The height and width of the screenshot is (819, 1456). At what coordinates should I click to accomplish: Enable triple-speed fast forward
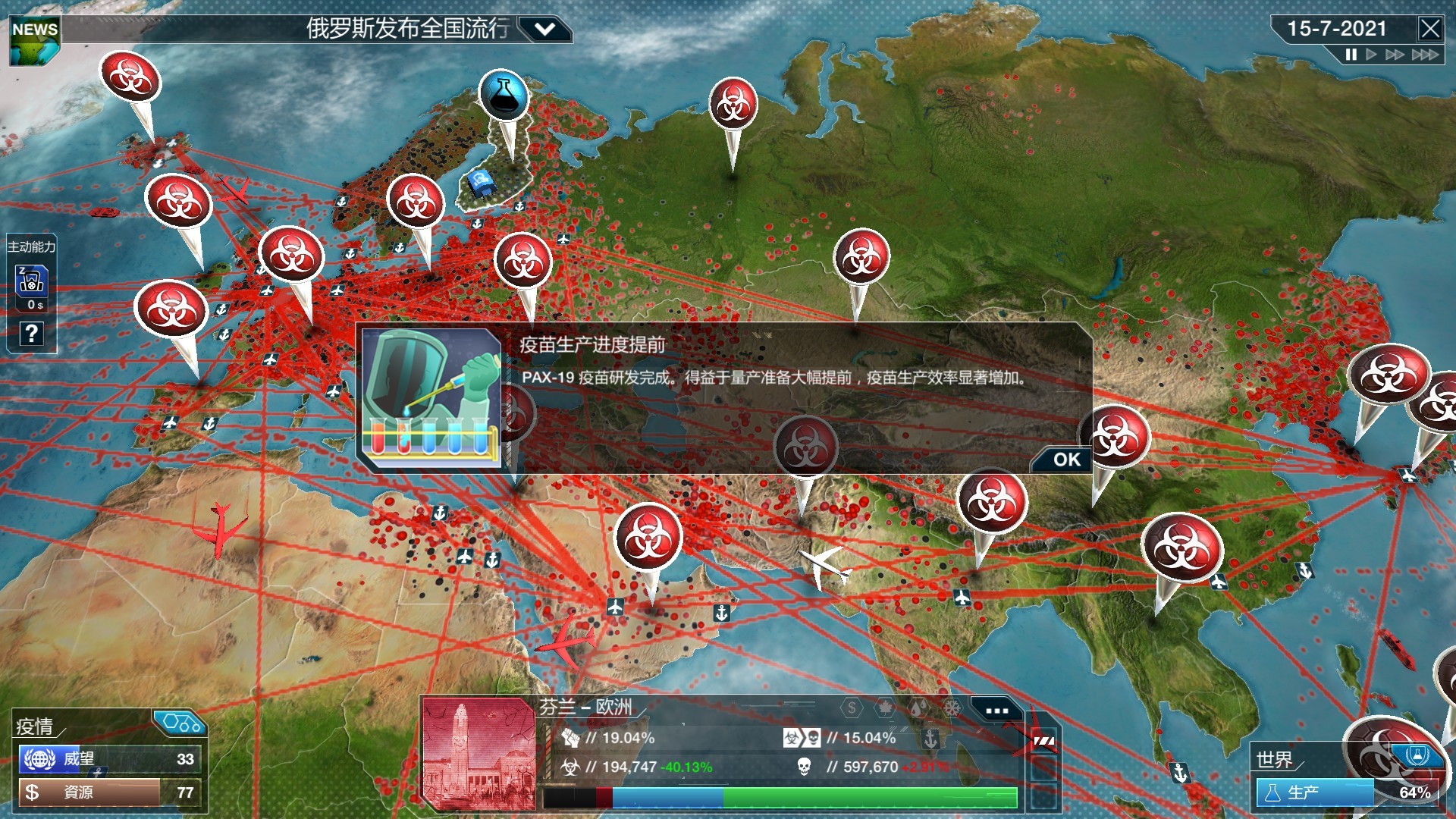coord(1426,55)
